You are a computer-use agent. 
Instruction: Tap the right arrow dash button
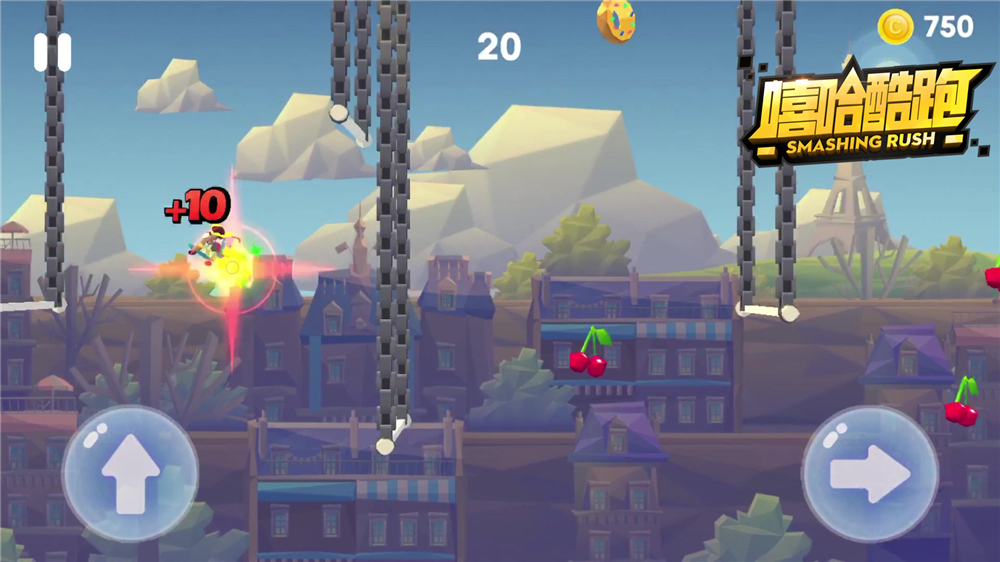coord(869,473)
